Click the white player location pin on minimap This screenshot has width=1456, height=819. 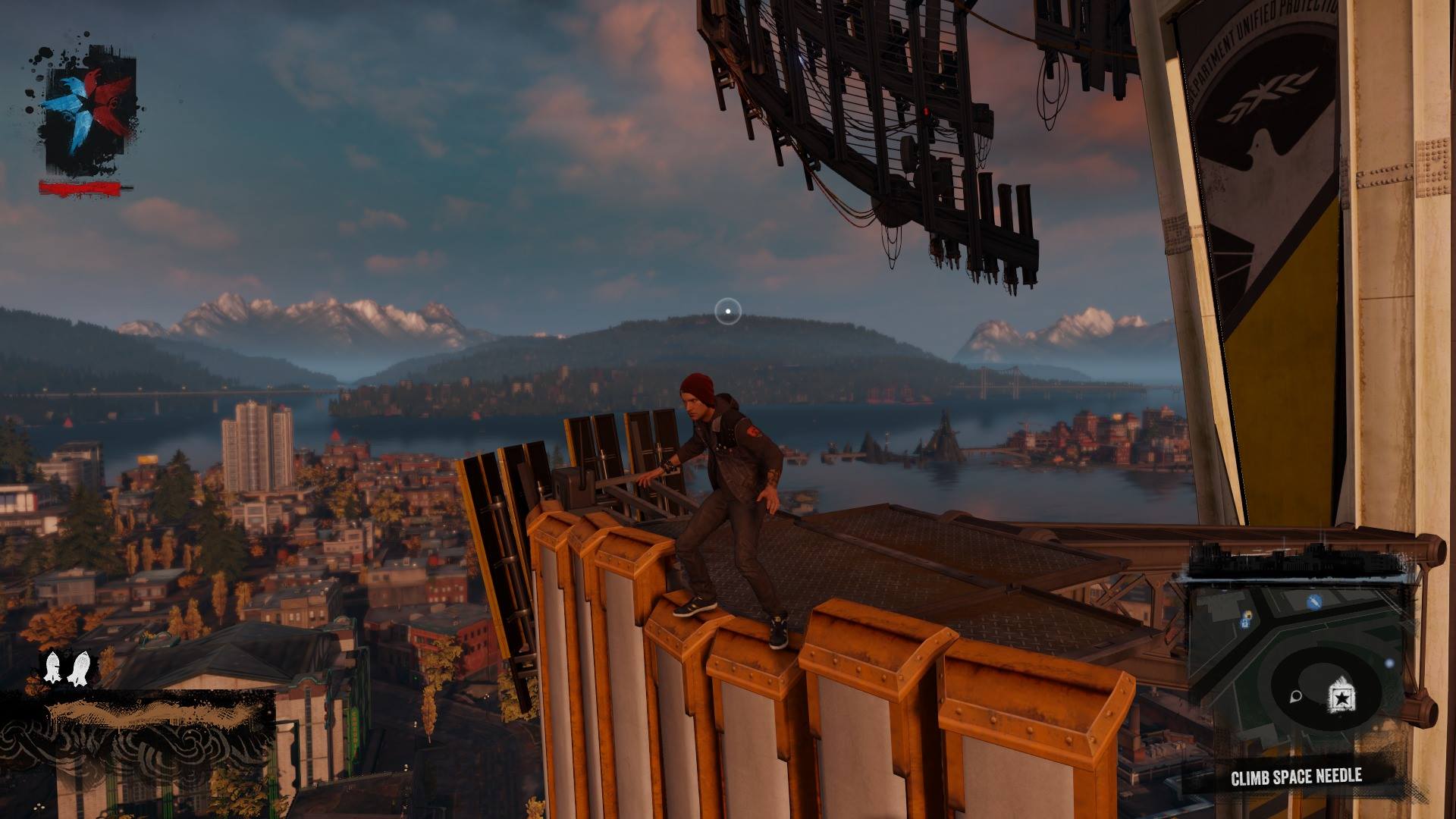tap(1296, 696)
